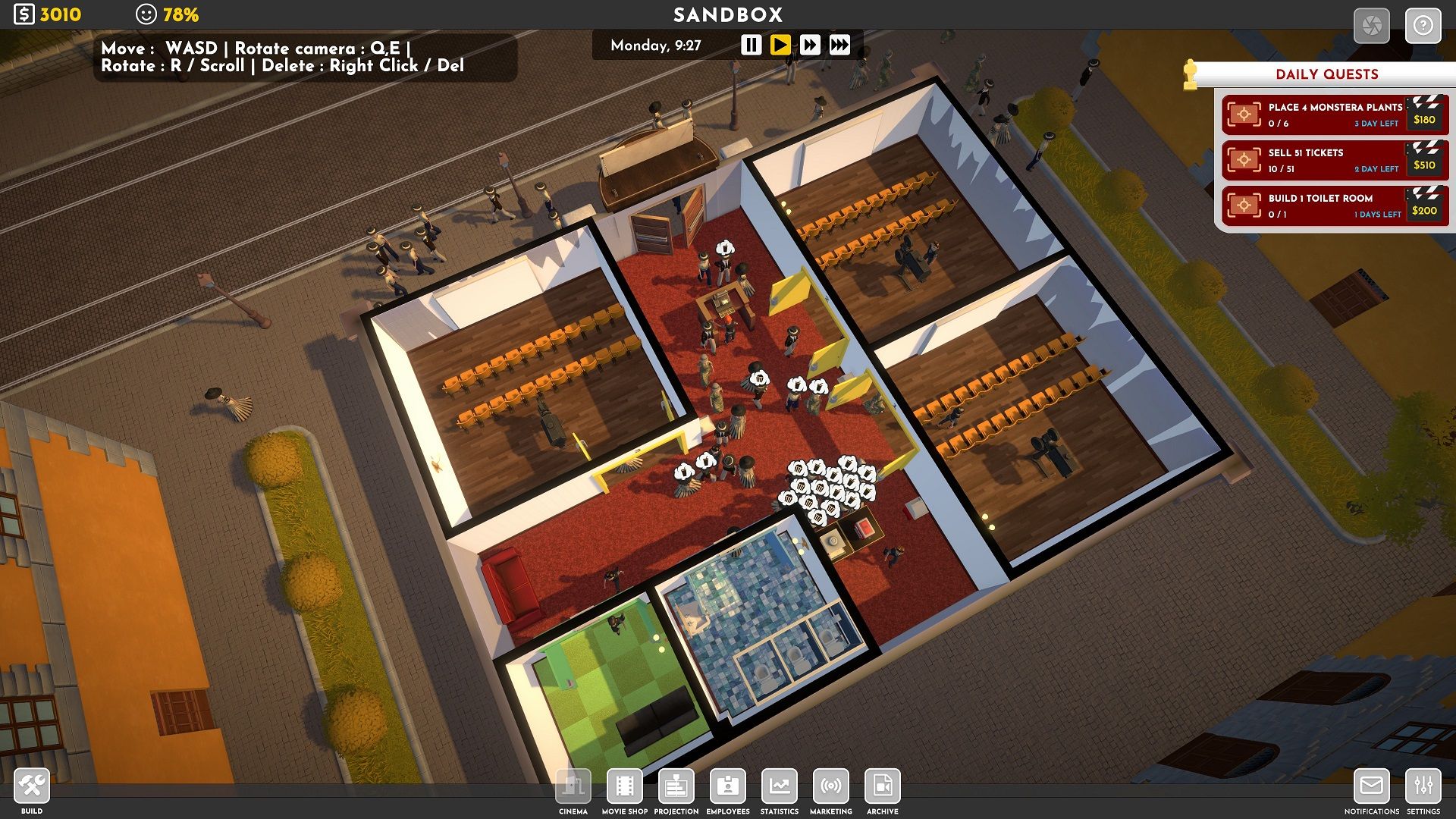This screenshot has width=1456, height=819.
Task: Open the movie Archive
Action: pyautogui.click(x=883, y=786)
